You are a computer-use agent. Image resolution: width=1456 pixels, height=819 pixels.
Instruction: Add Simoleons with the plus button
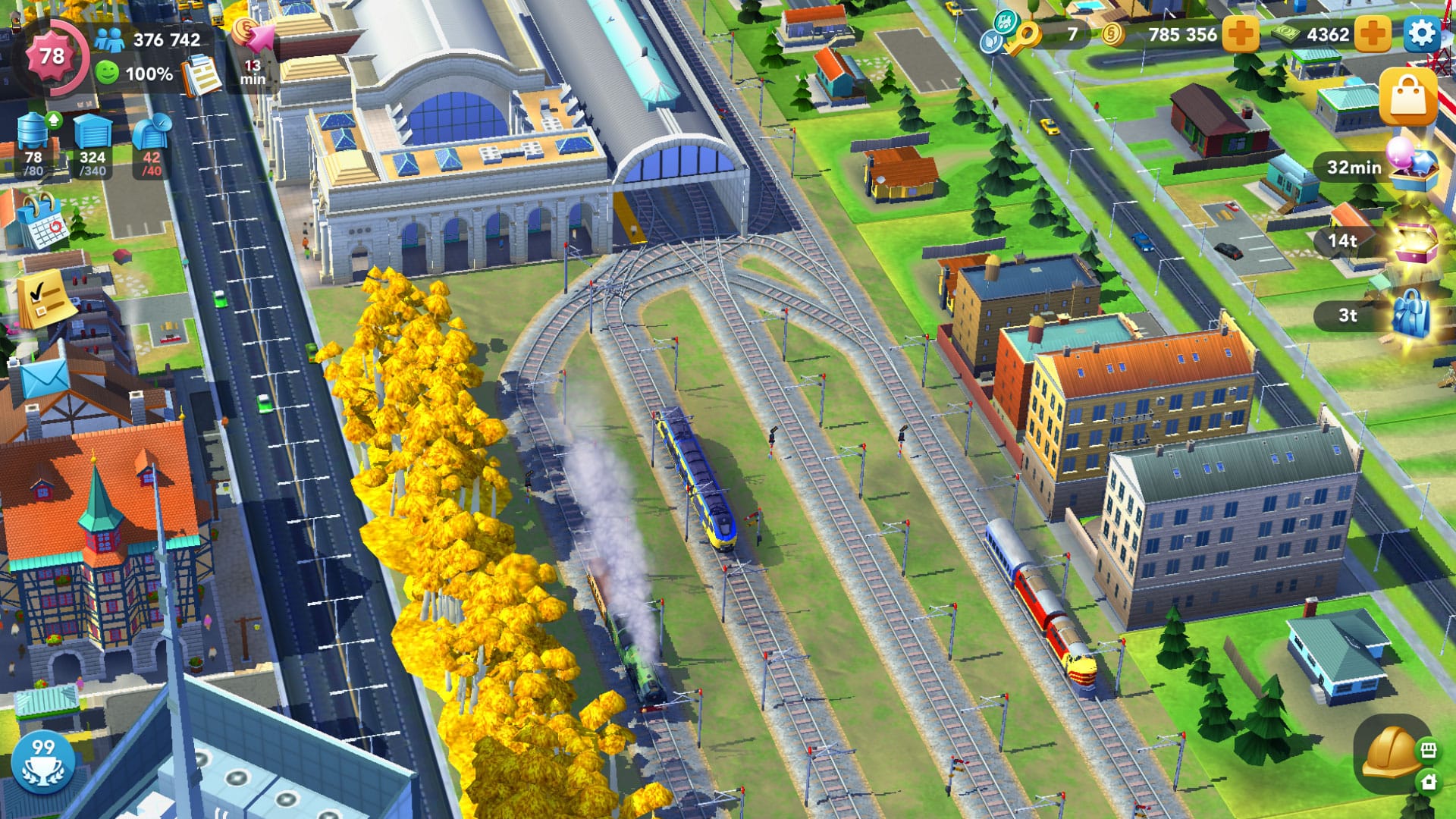pos(1239,33)
